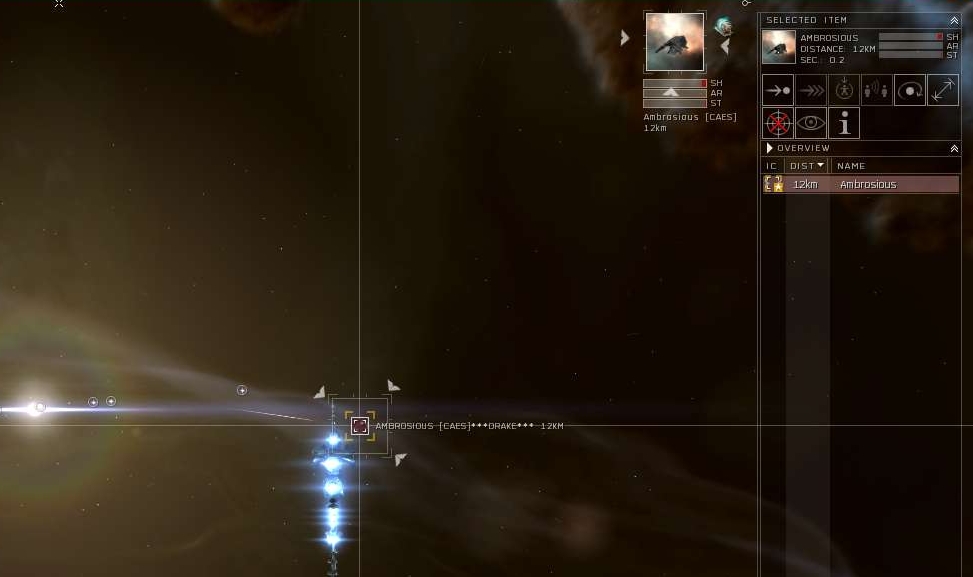The image size is (973, 577).
Task: Sort the Overview by the Dist column
Action: click(806, 166)
